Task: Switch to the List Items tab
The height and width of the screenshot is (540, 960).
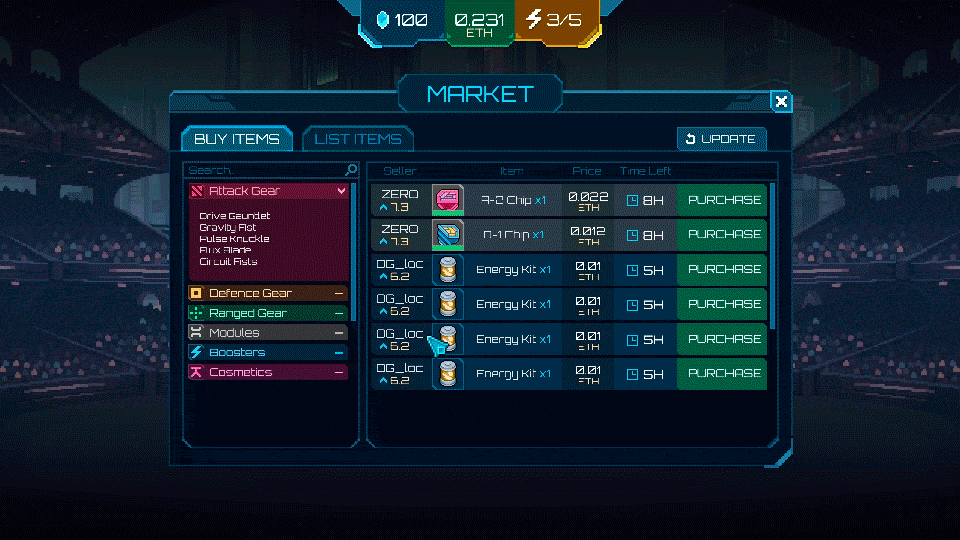Action: click(x=357, y=139)
